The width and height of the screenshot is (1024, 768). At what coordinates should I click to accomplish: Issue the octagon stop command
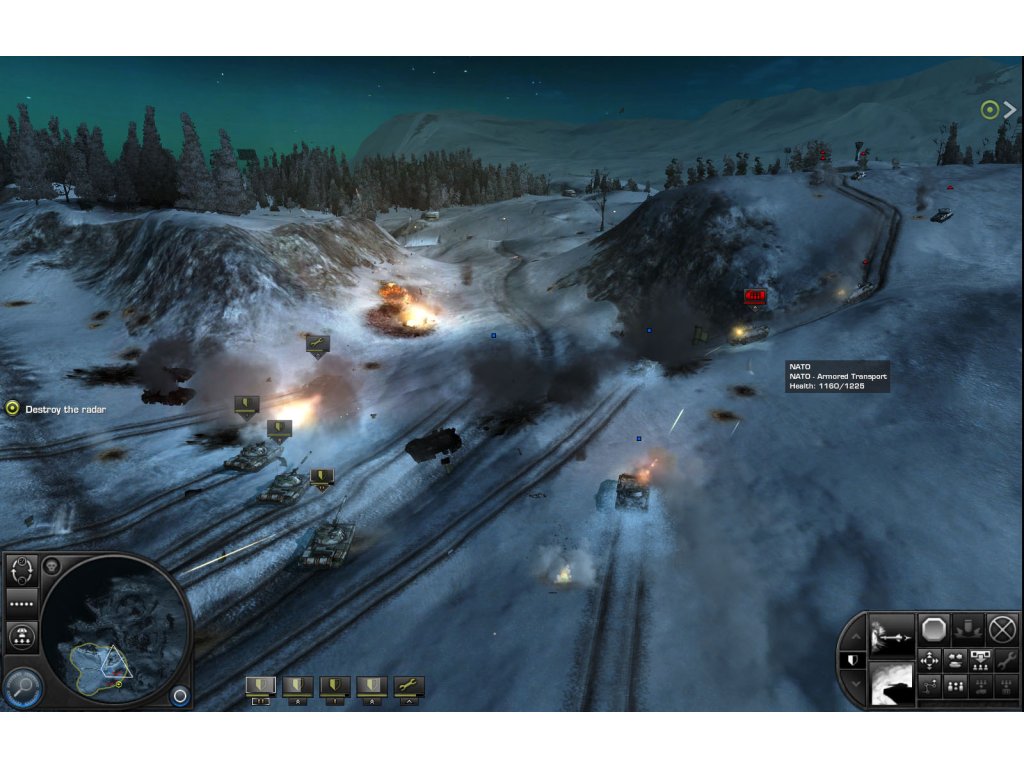(x=933, y=630)
